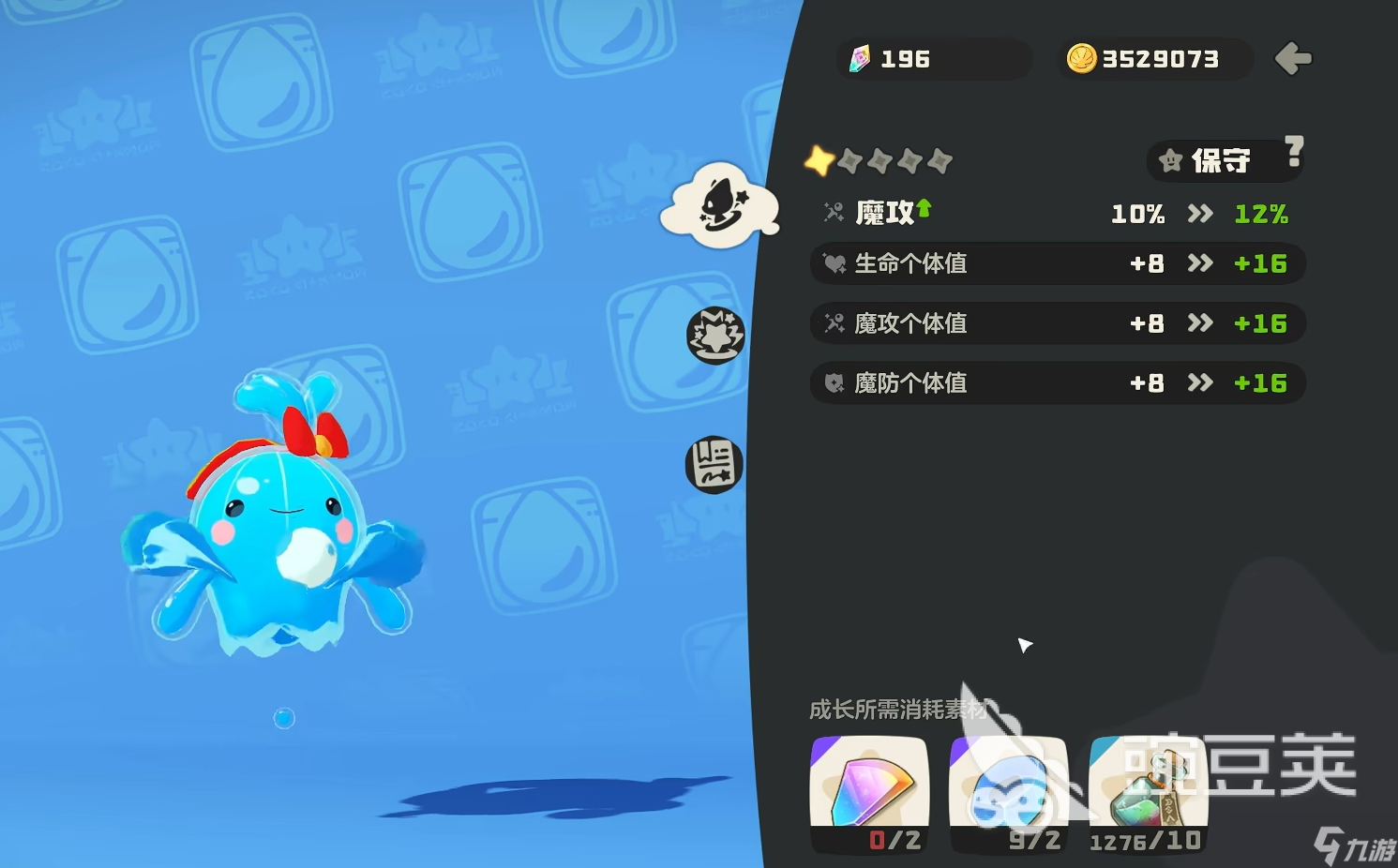Click the heart icon beside 生命个体值
The width and height of the screenshot is (1398, 868).
(x=834, y=263)
